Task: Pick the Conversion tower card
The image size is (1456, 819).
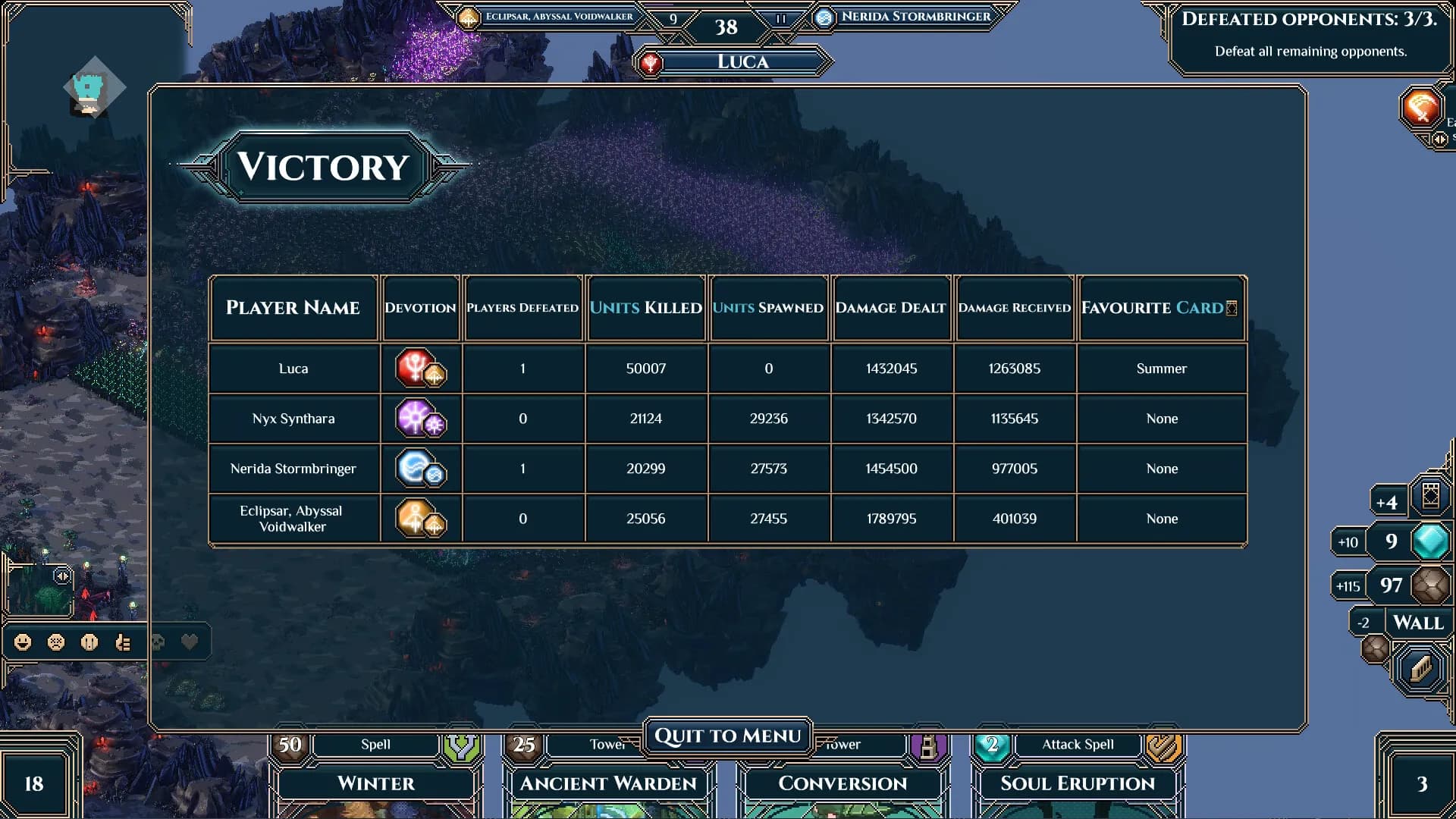Action: point(843,783)
